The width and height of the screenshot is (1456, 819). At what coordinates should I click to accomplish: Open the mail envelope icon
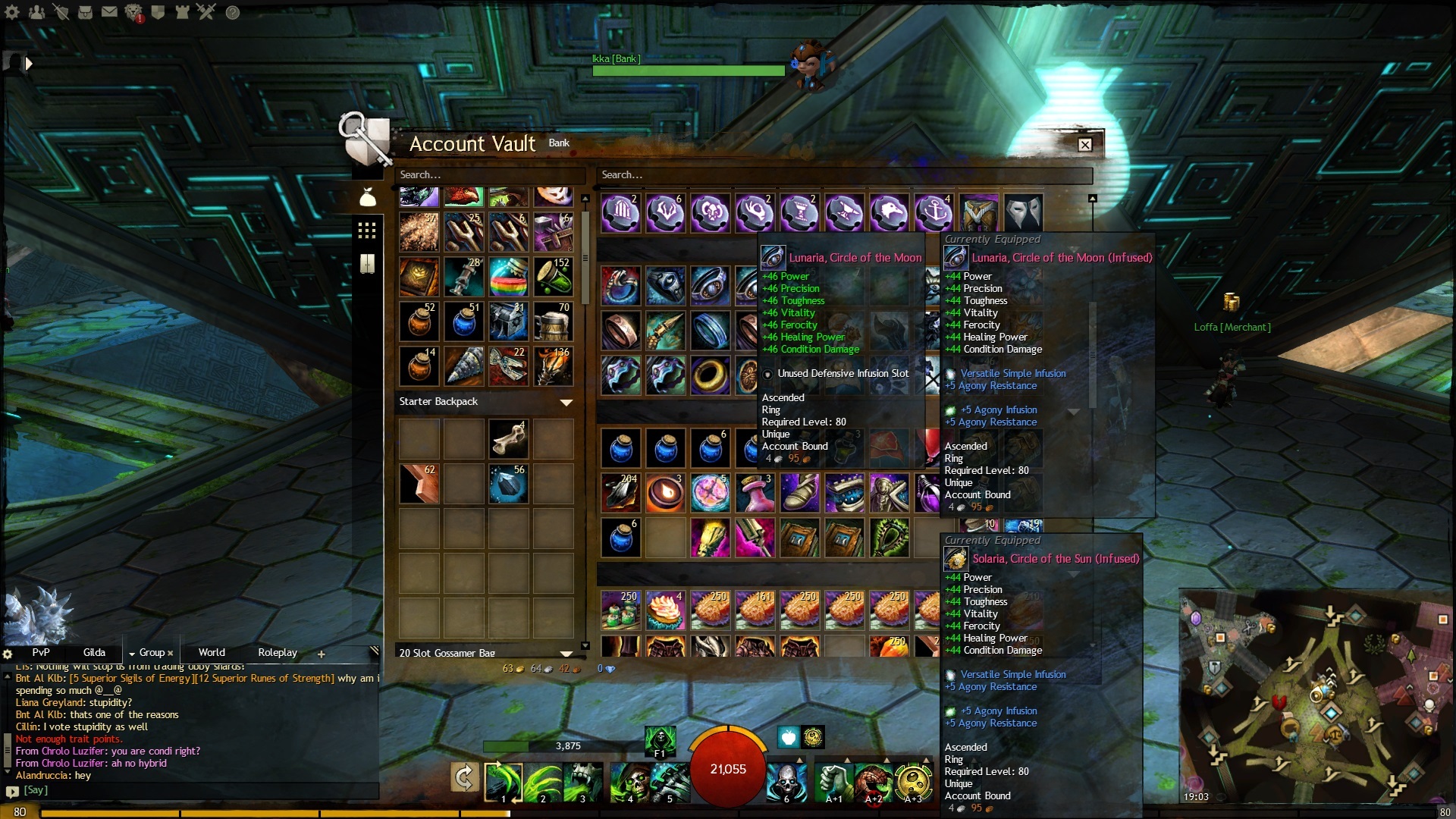109,12
